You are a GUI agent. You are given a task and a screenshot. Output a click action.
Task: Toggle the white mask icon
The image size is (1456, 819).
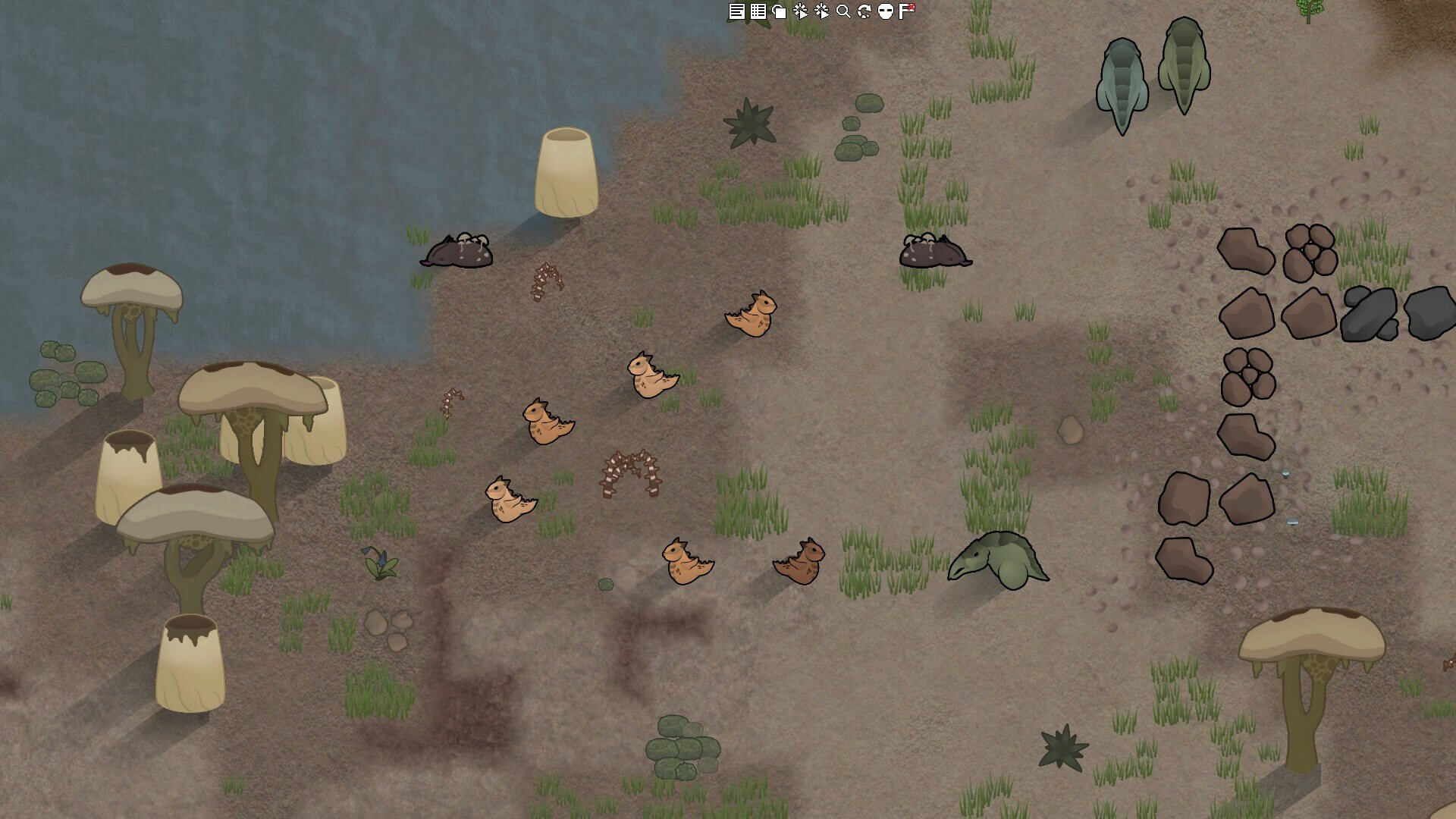885,11
